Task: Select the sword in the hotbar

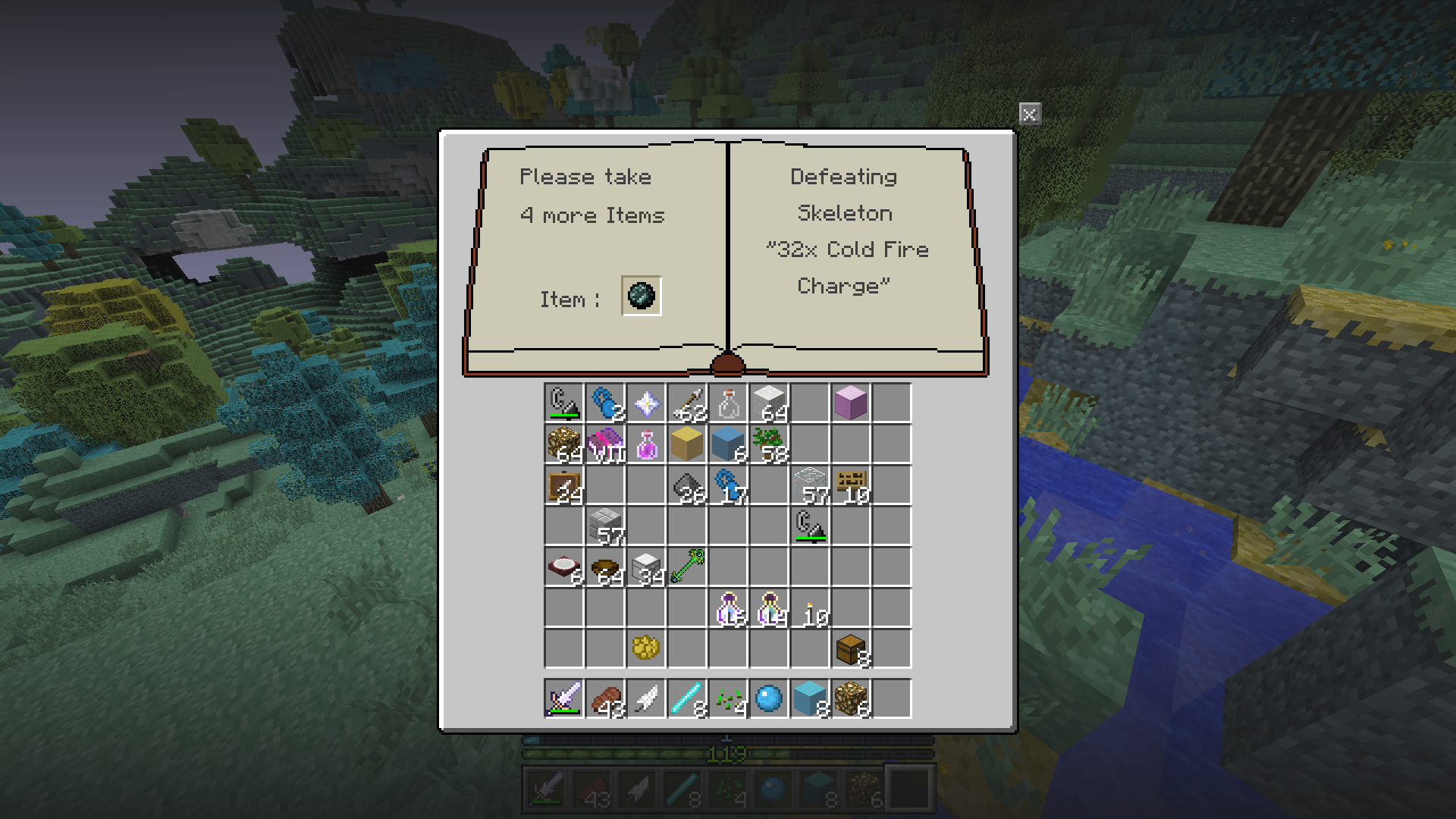Action: 564,698
